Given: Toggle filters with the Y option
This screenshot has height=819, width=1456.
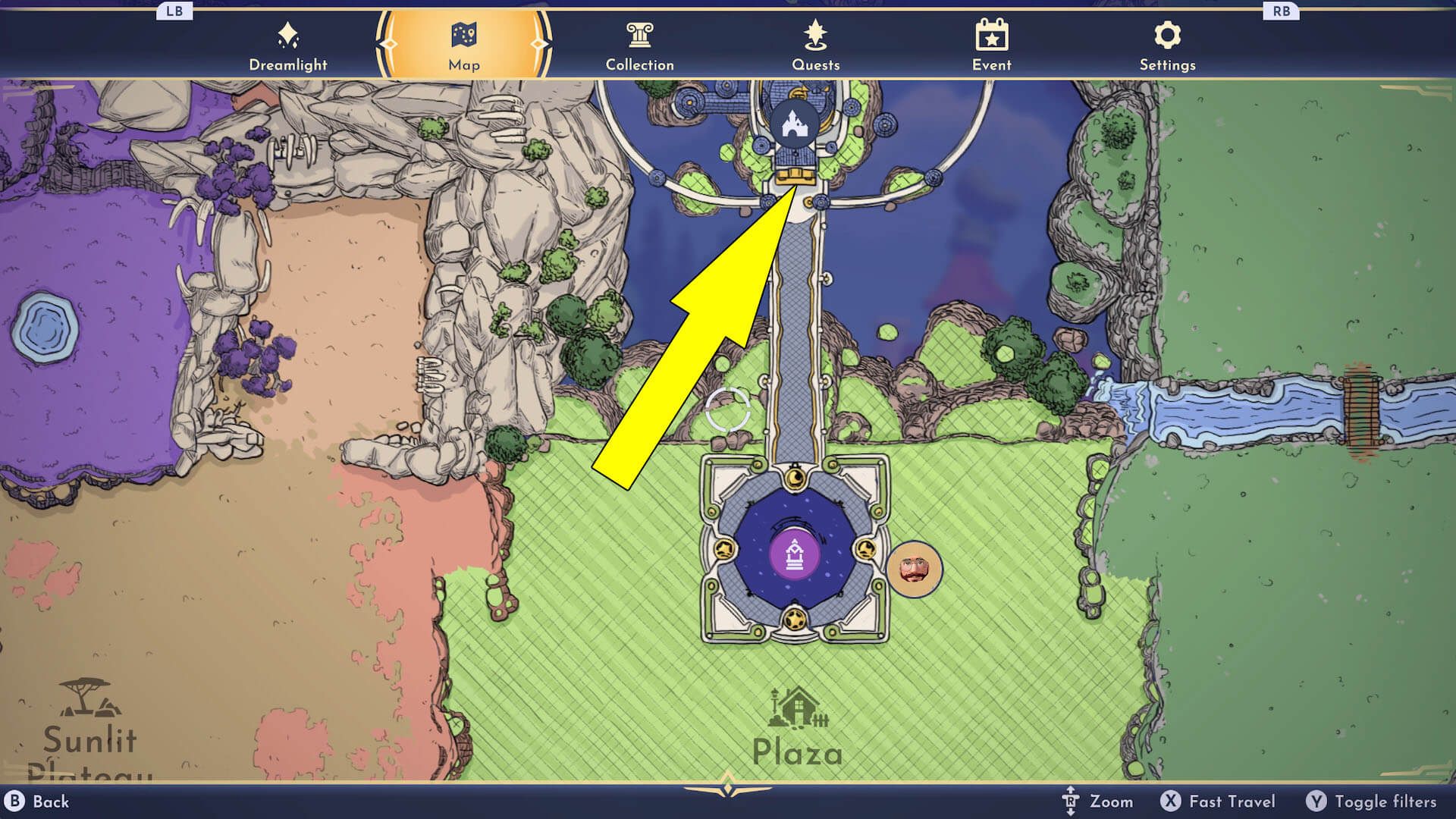Looking at the screenshot, I should [1374, 801].
